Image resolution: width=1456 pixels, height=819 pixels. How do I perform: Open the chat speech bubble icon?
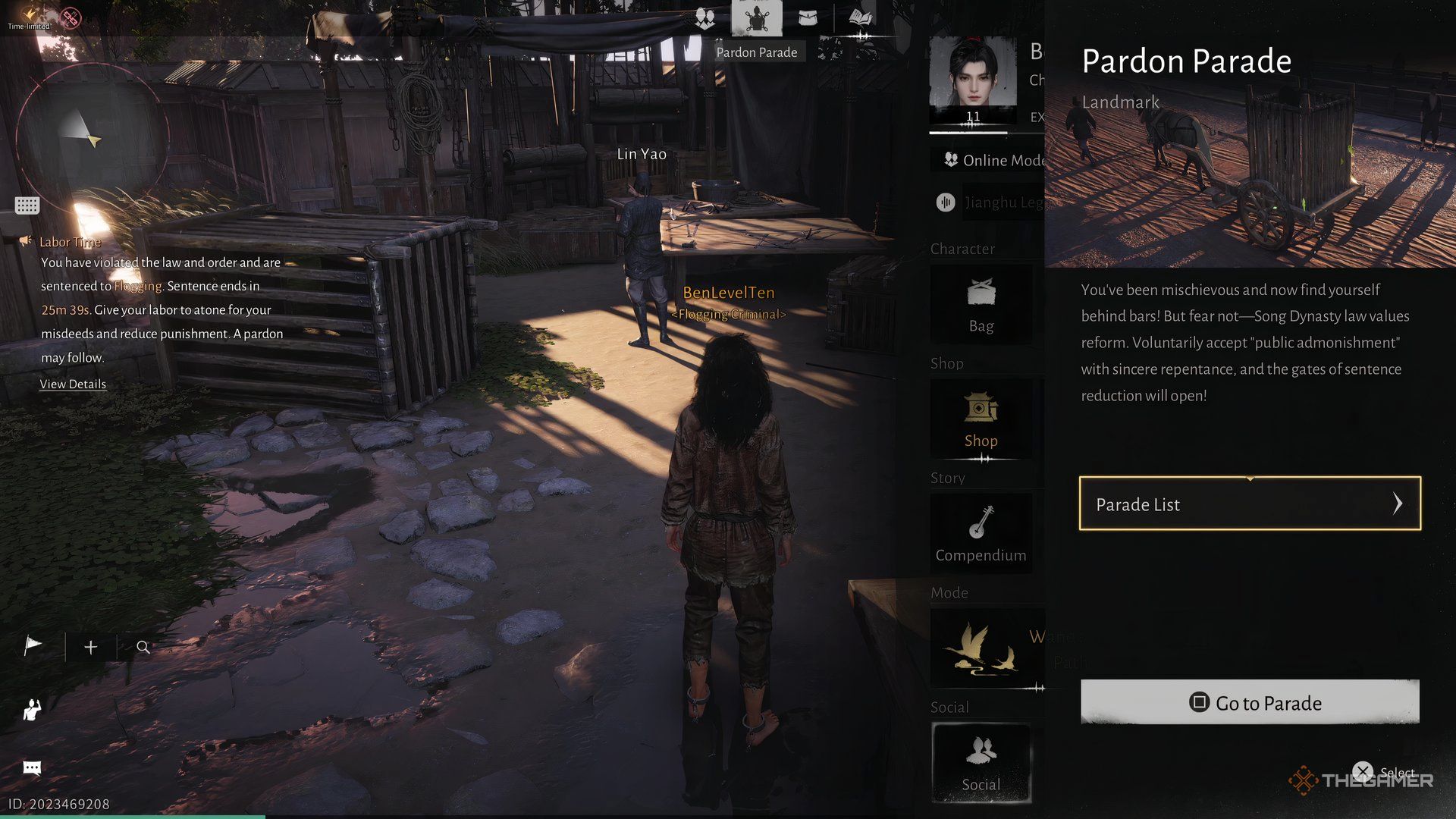[32, 768]
